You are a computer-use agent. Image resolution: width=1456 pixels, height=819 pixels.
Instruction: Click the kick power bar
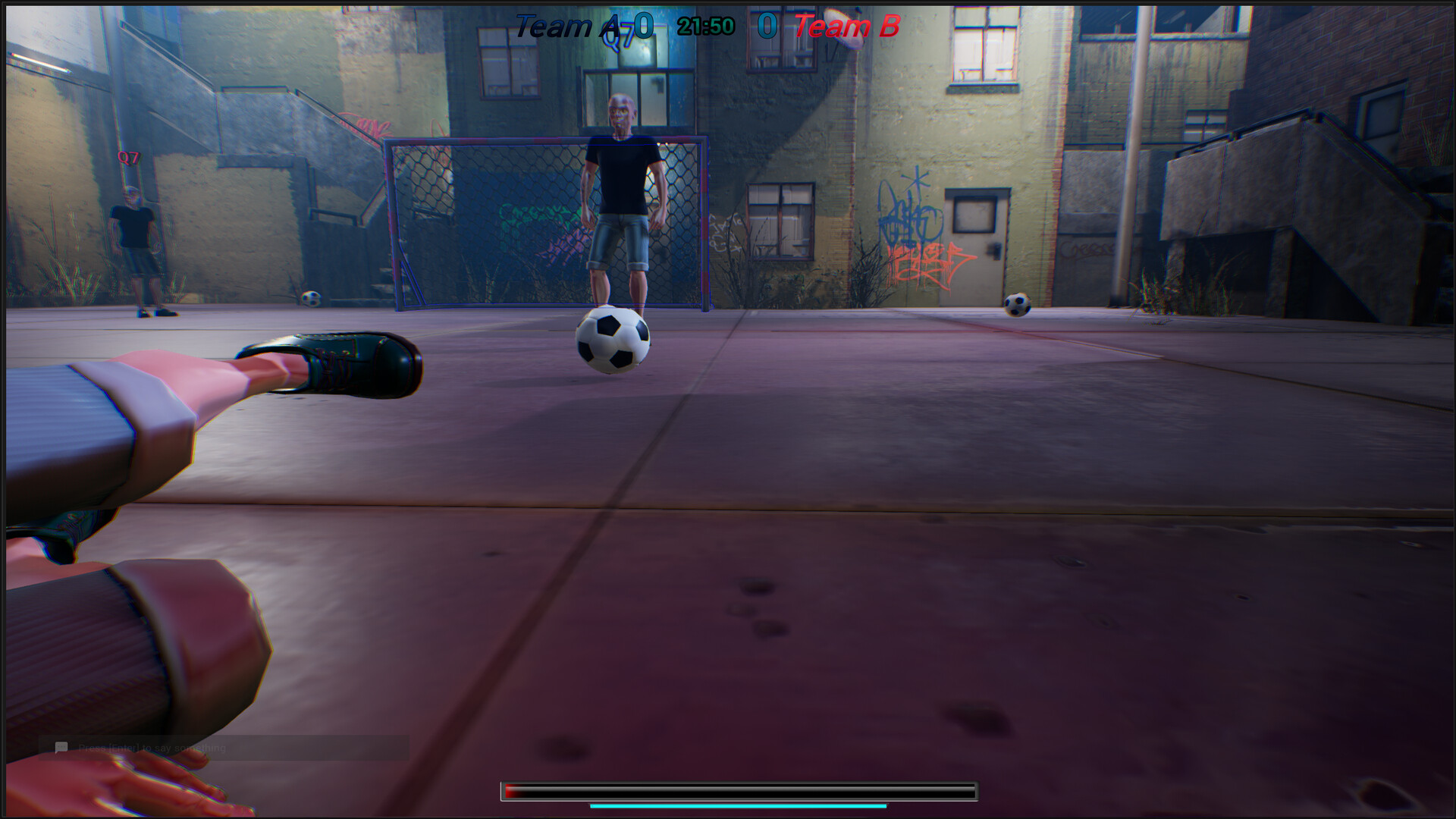(x=737, y=791)
